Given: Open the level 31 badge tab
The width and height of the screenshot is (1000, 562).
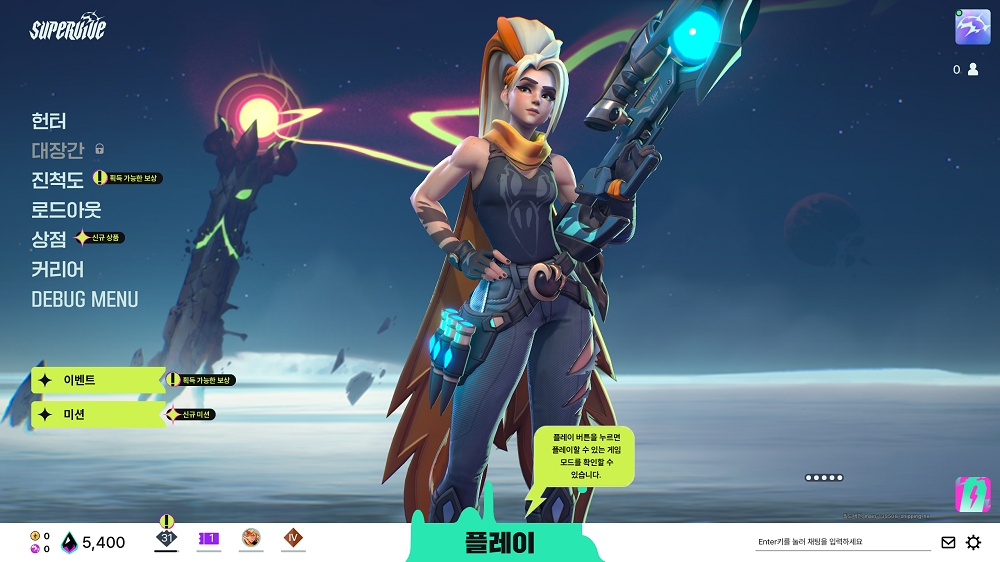Looking at the screenshot, I should [x=166, y=538].
